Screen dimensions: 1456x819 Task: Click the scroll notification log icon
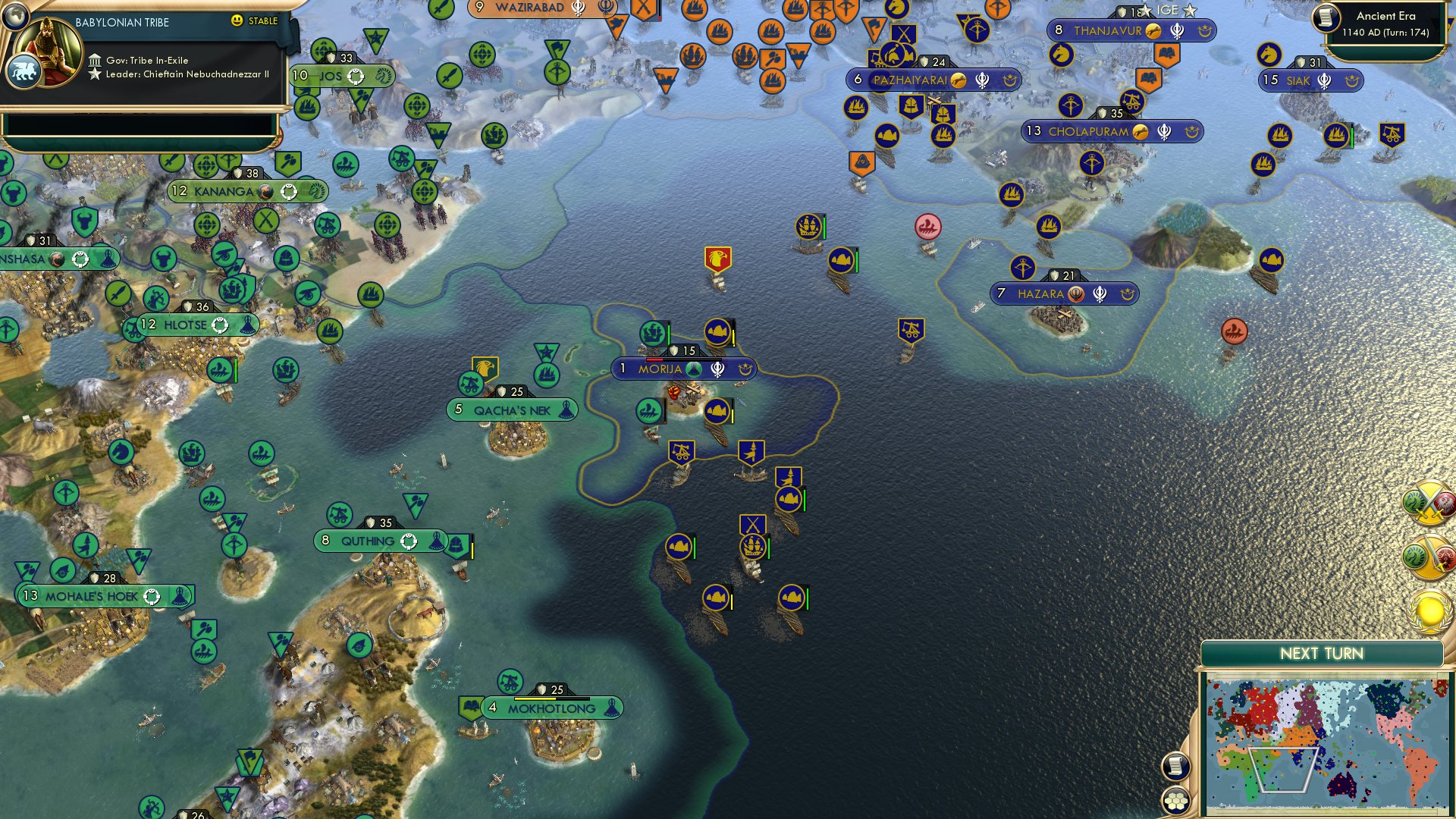click(1177, 767)
